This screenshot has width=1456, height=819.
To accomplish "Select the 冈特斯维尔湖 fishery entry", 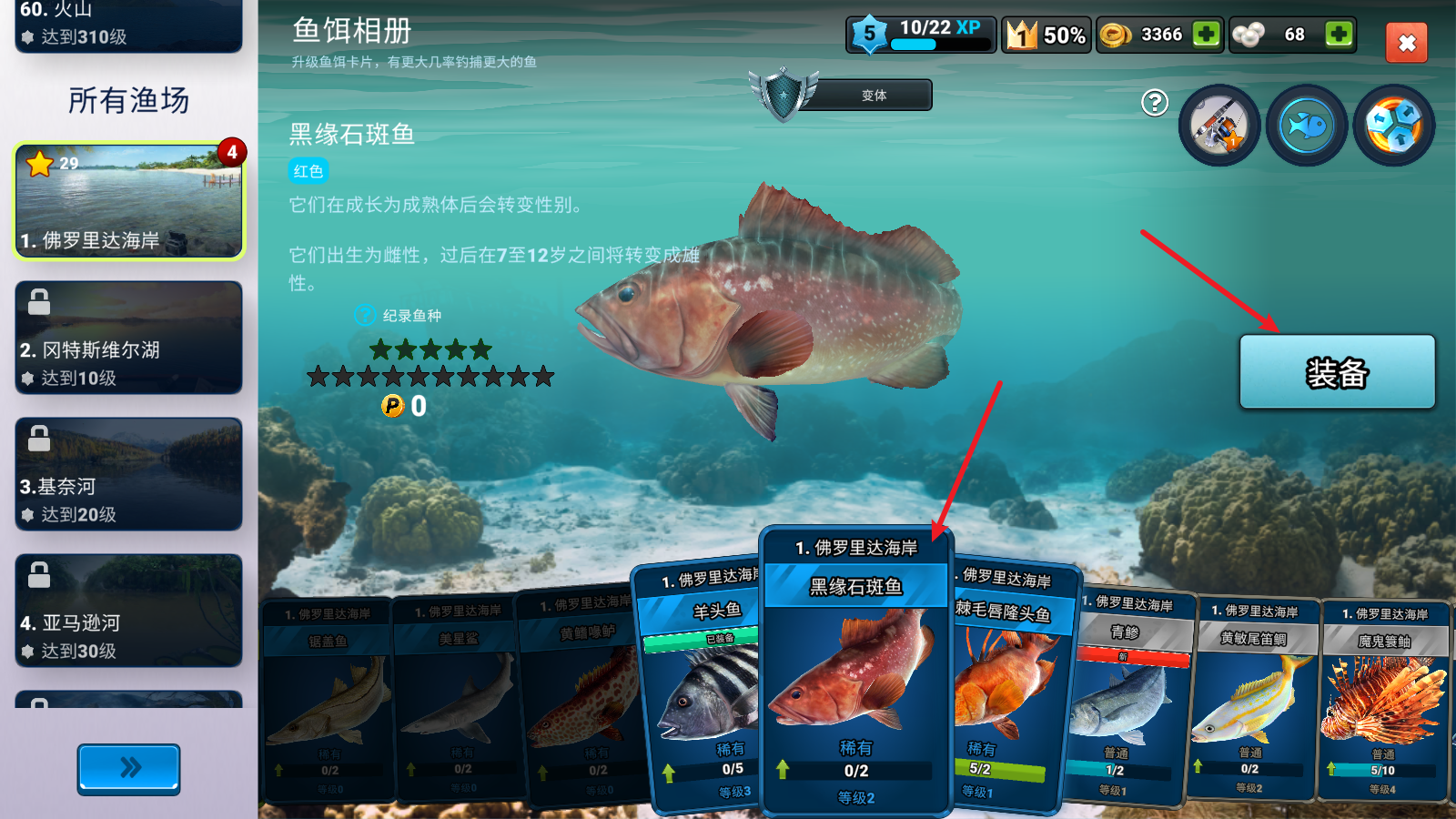I will click(128, 338).
